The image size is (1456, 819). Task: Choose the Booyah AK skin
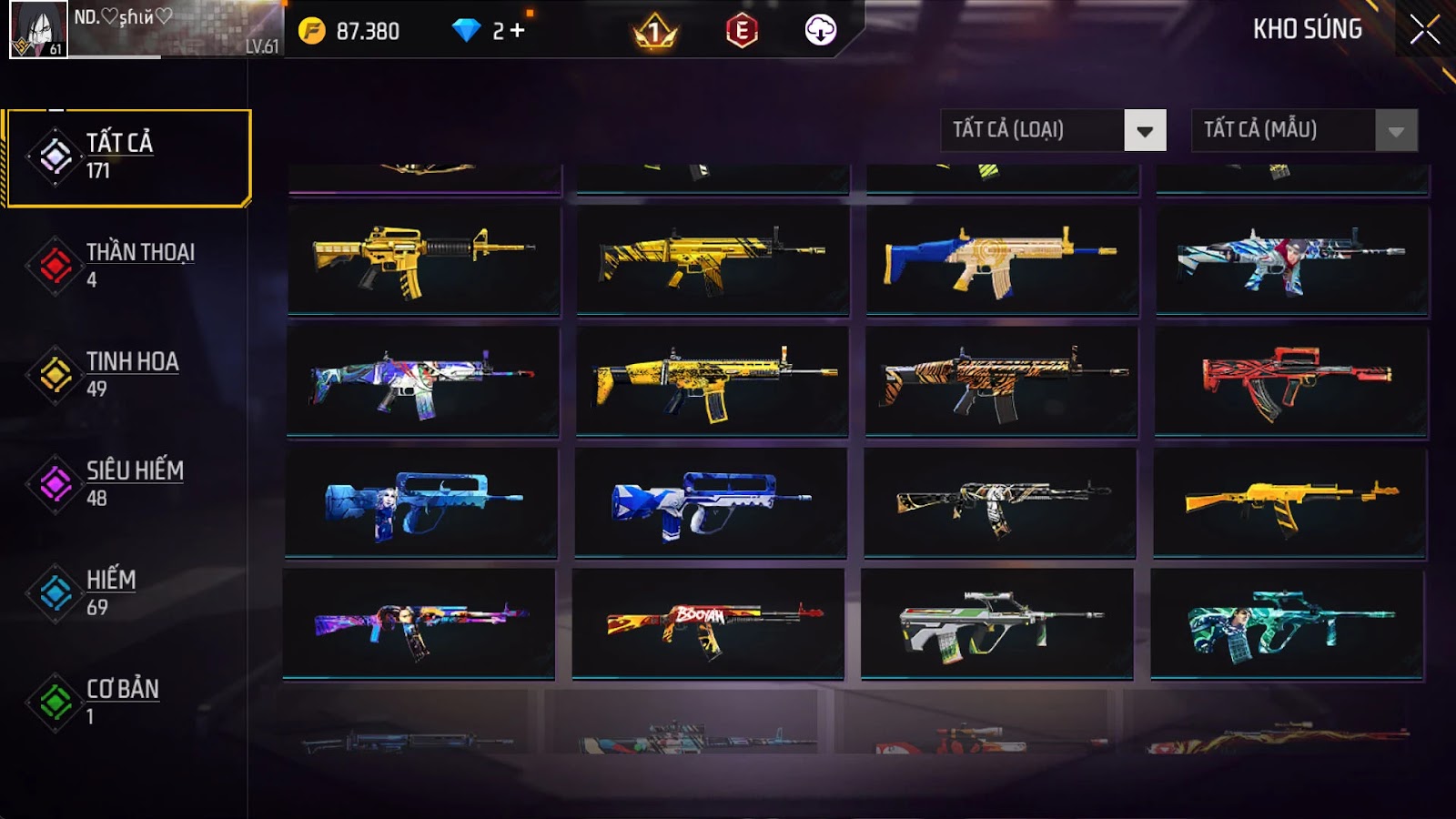tap(708, 624)
